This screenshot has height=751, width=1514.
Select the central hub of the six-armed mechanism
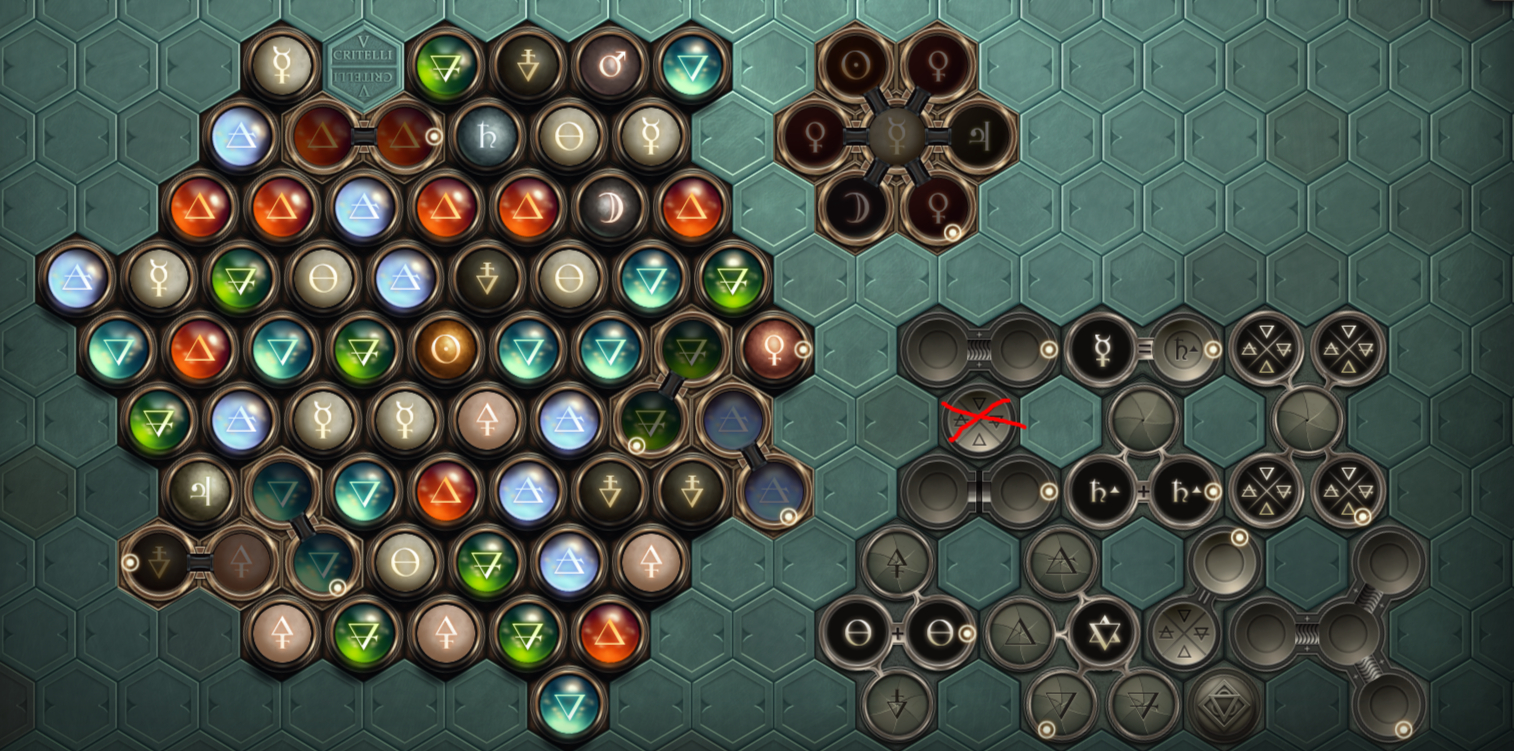click(x=896, y=137)
